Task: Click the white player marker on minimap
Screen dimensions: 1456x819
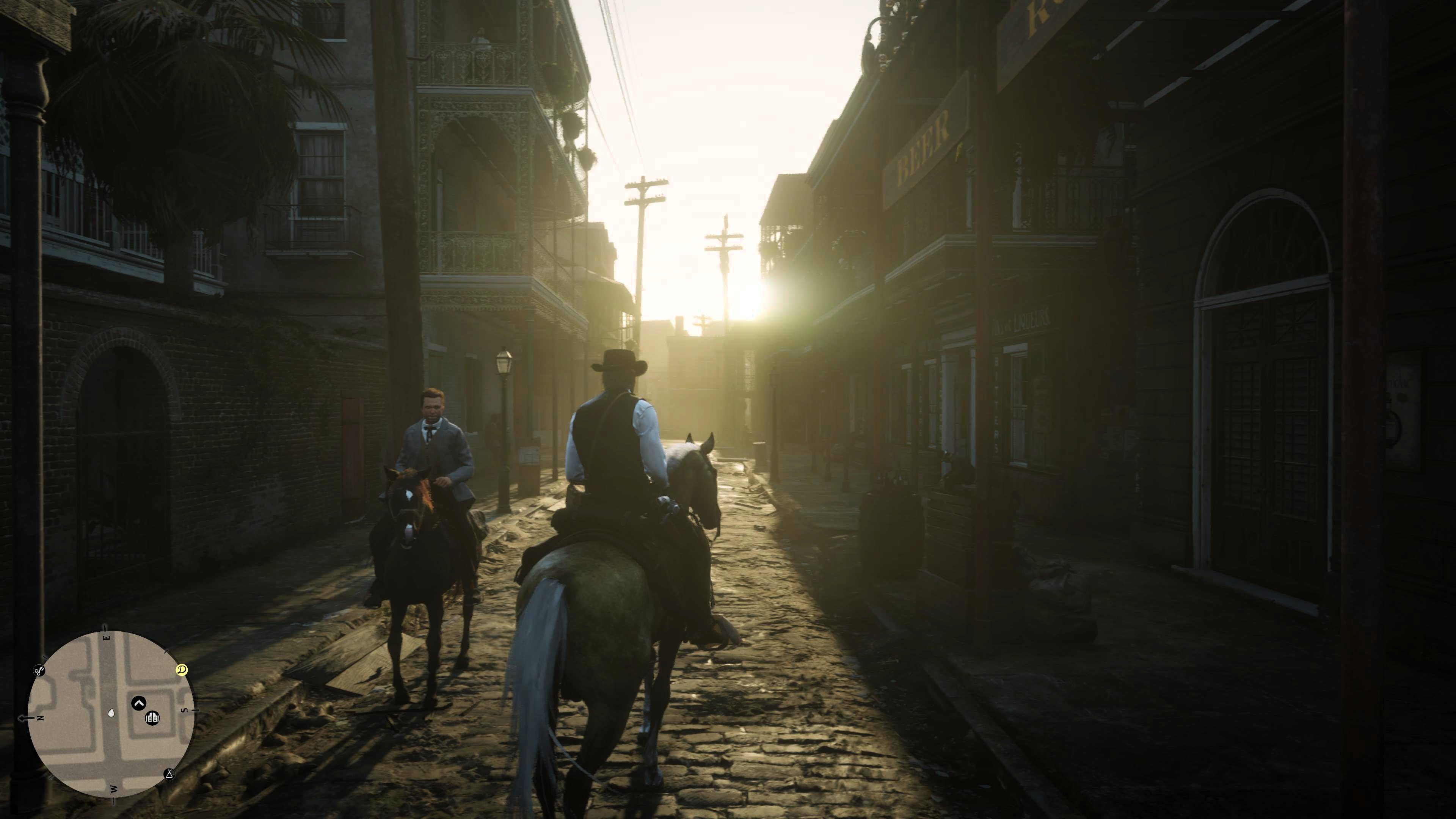Action: (111, 714)
